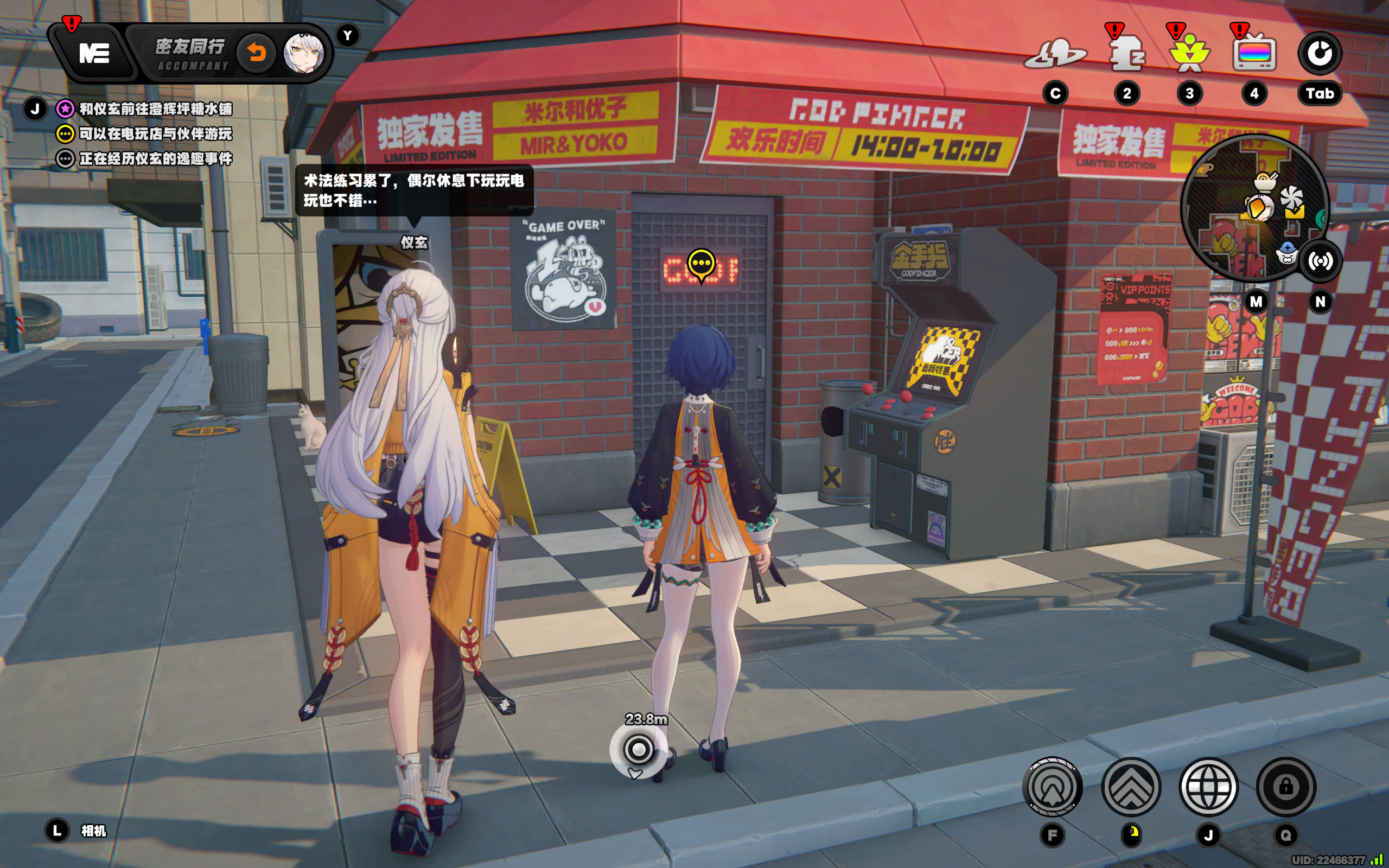Screen dimensions: 1389x868
Task: Select the arcade companion play objective
Action: pyautogui.click(x=155, y=134)
